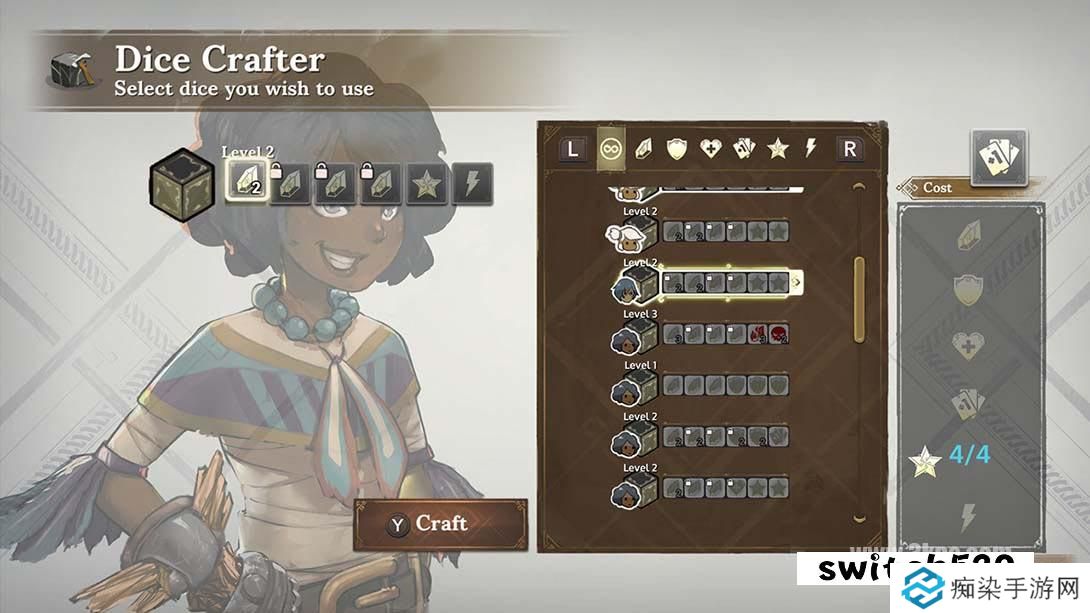Open the lightning bolt filter tab
The height and width of the screenshot is (613, 1090).
[x=811, y=149]
